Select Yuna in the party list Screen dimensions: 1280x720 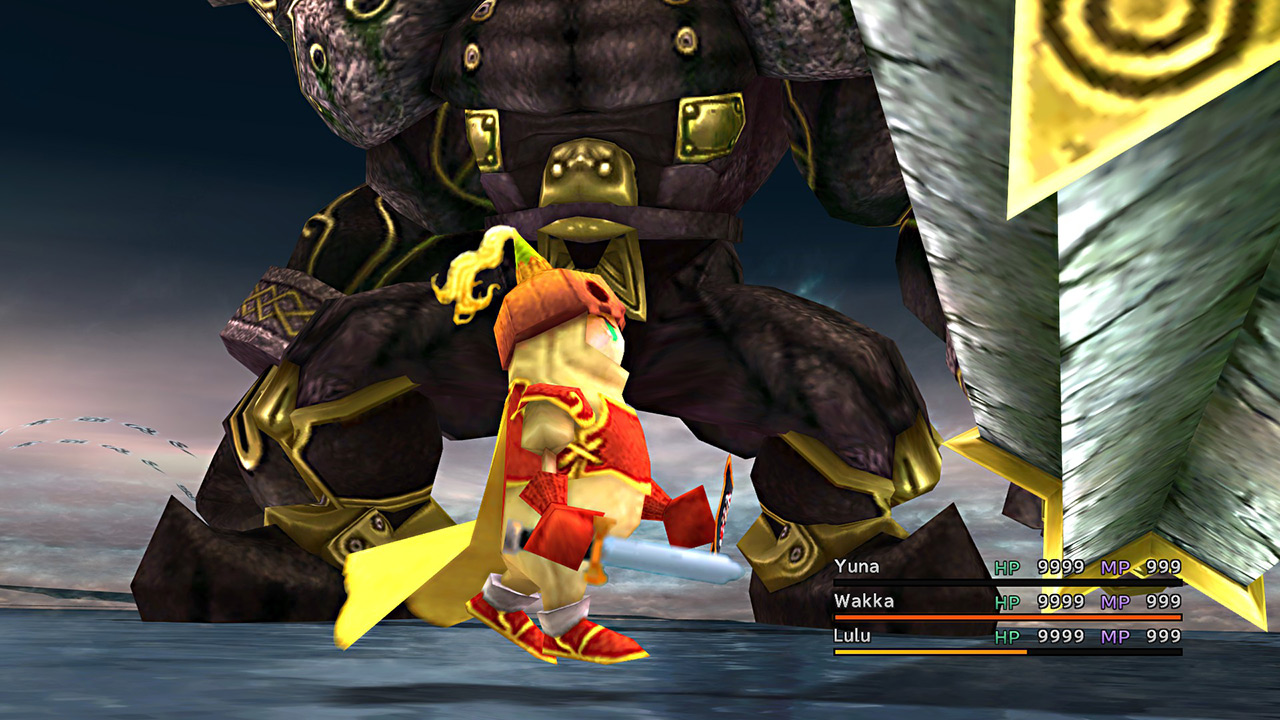(857, 567)
